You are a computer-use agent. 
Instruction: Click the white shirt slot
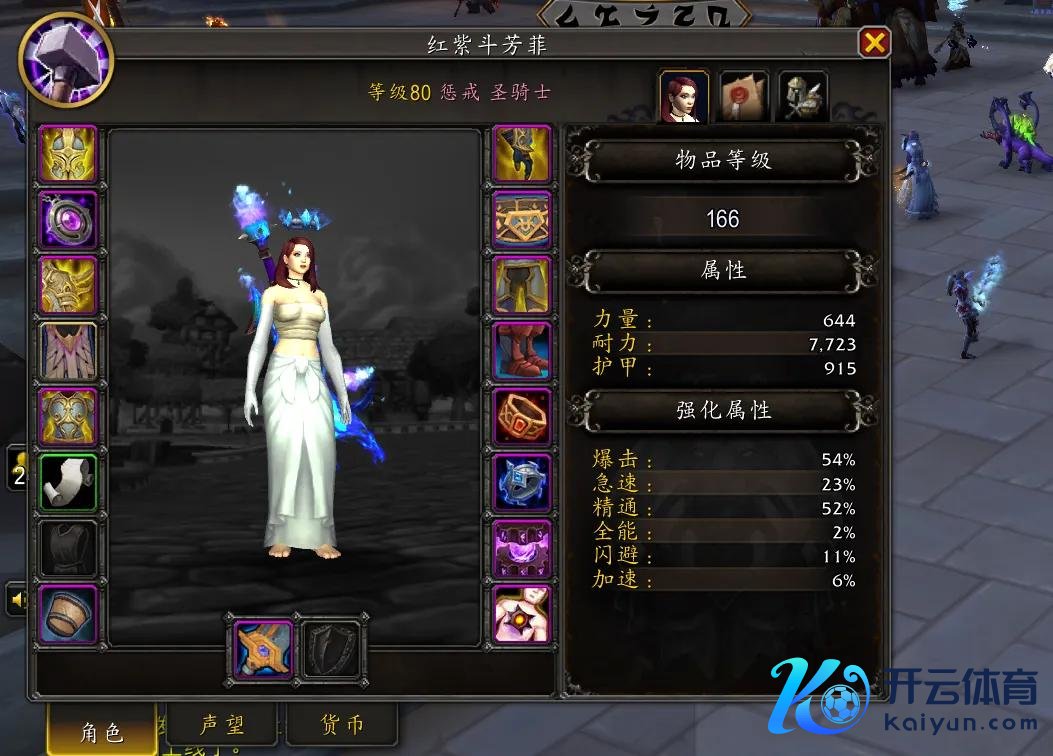point(68,484)
